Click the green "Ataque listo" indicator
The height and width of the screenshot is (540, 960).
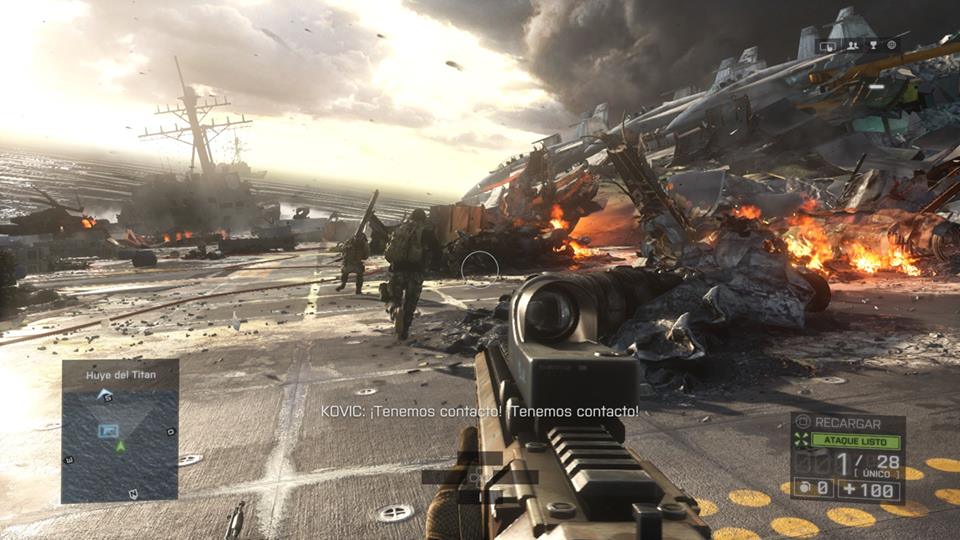[x=854, y=440]
